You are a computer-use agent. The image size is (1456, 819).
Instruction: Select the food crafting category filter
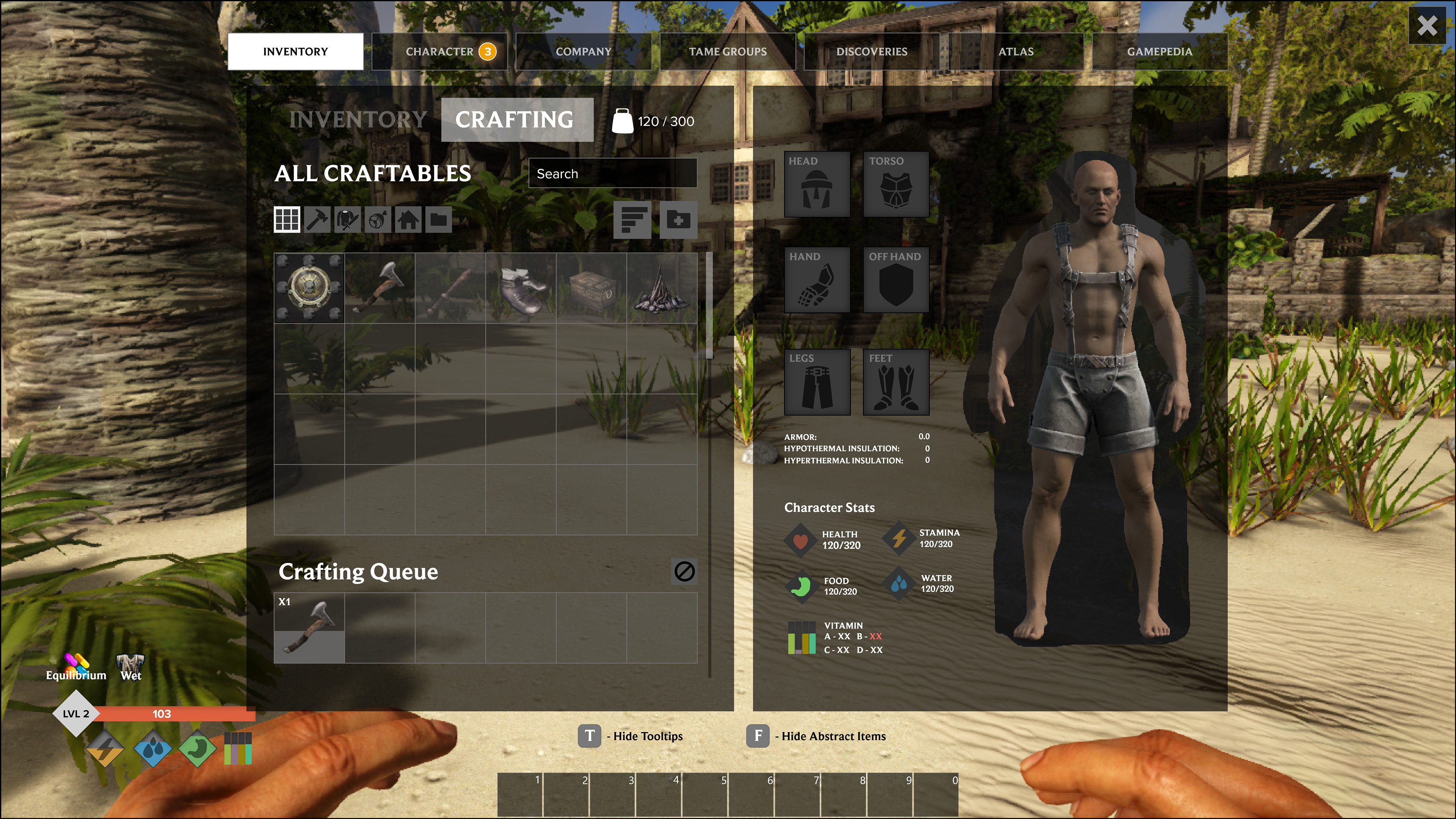[x=378, y=220]
